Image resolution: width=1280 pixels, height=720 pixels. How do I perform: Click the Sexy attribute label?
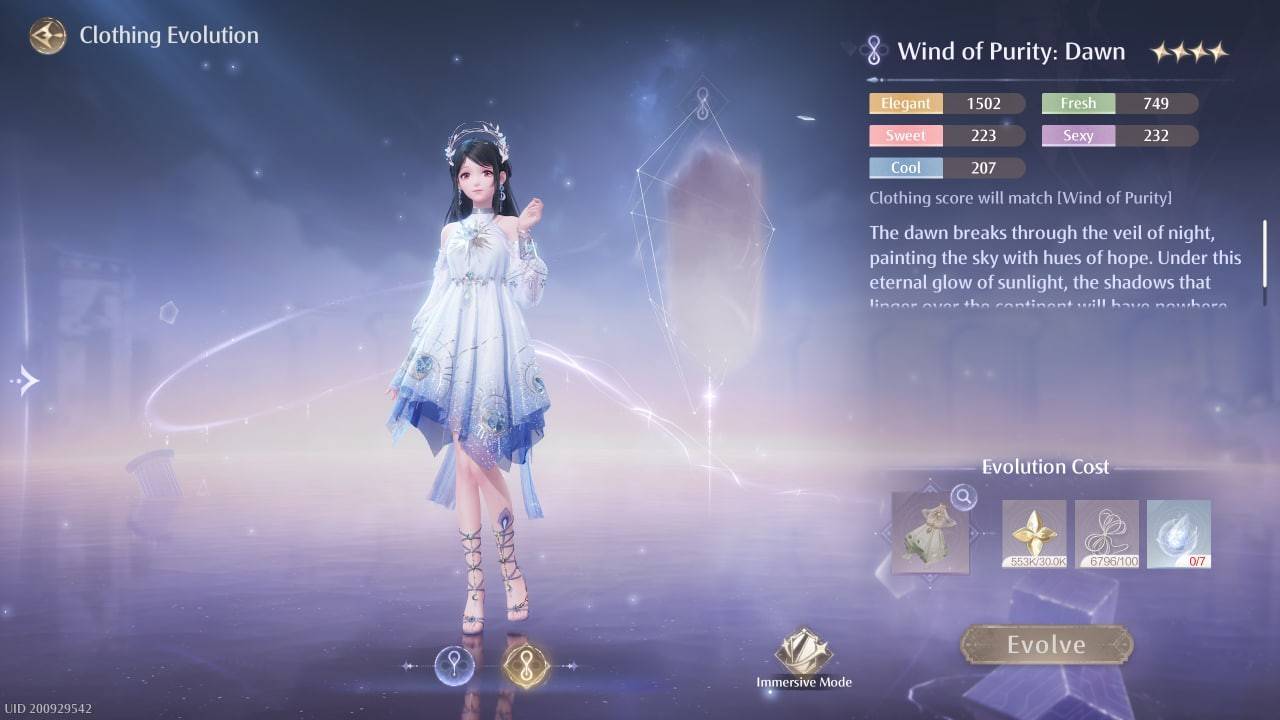(x=1078, y=135)
